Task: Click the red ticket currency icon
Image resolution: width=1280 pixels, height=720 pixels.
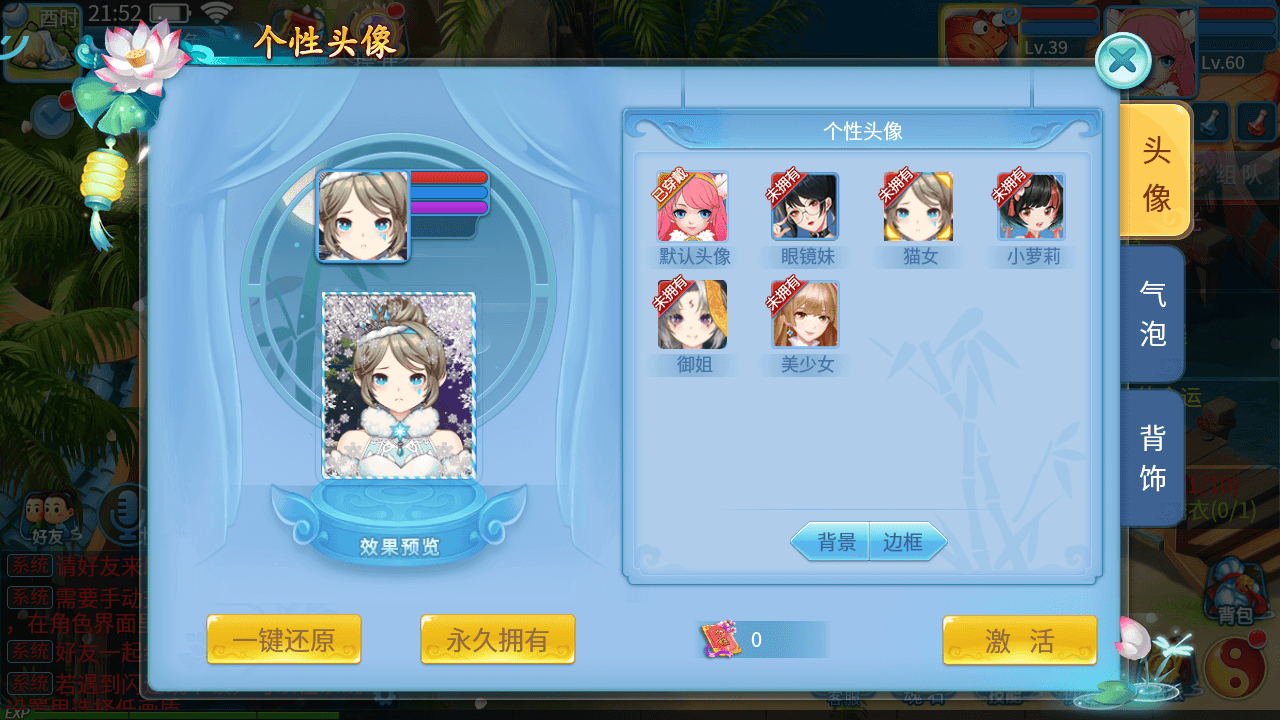Action: [x=722, y=639]
